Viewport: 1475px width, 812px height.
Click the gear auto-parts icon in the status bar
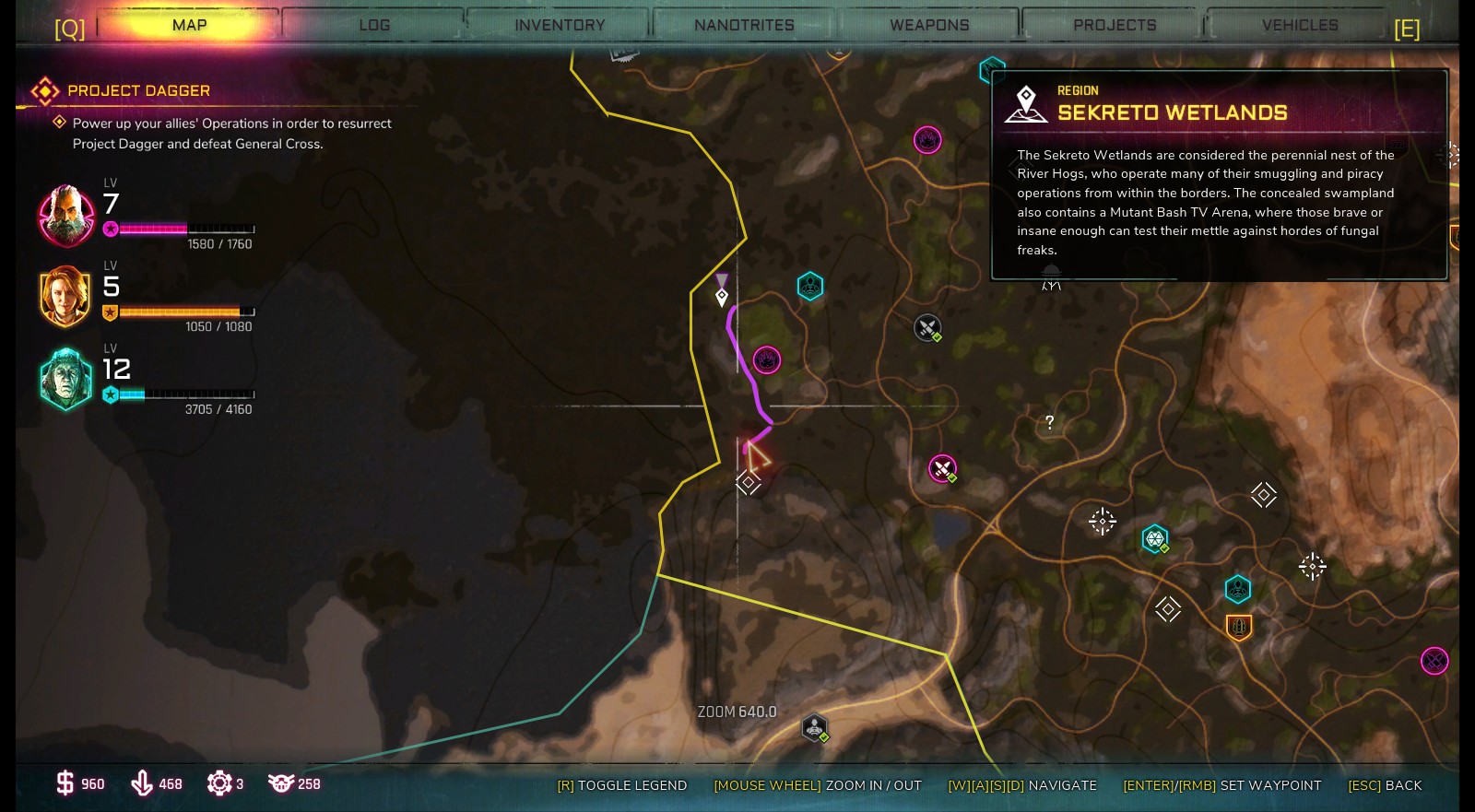(218, 783)
